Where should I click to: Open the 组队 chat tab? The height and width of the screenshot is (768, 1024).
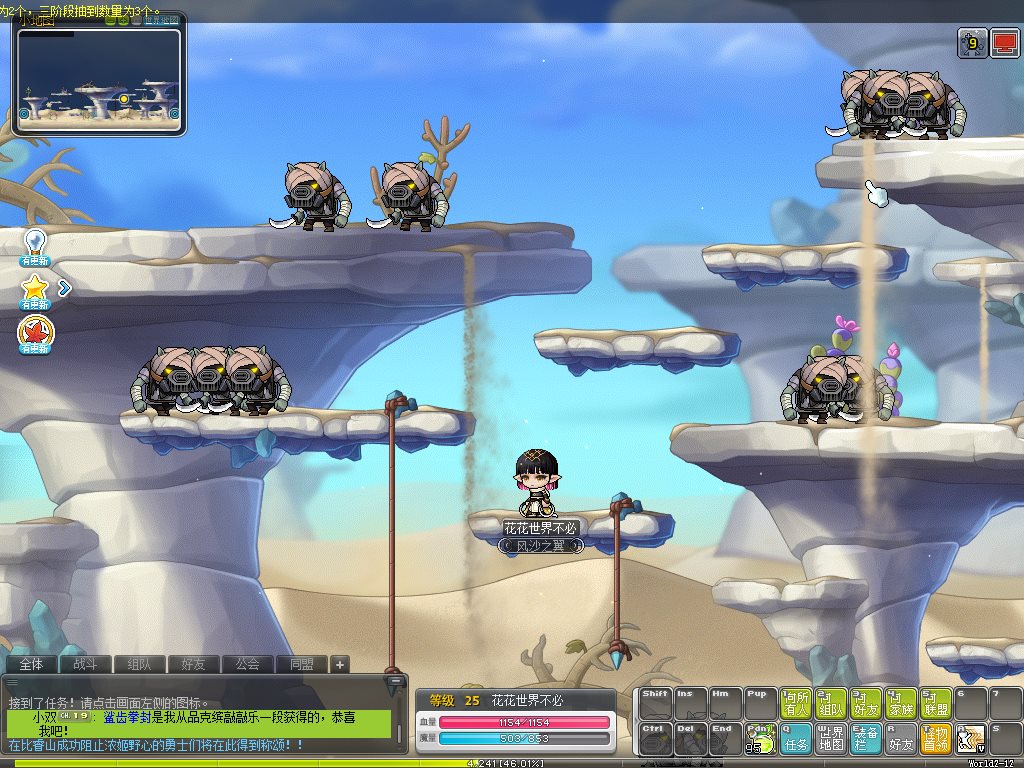[x=139, y=664]
